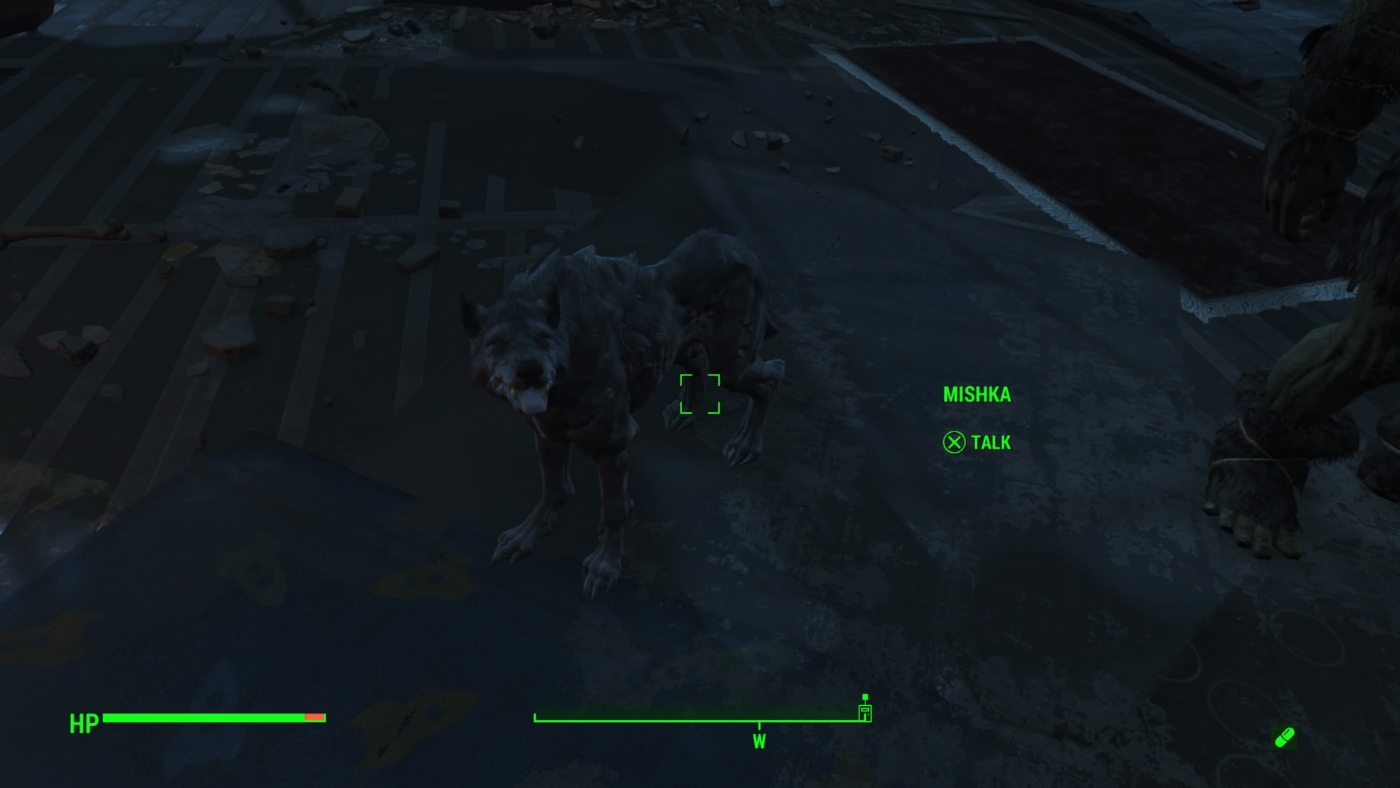
Task: Click the green HP progress bar
Action: [200, 717]
